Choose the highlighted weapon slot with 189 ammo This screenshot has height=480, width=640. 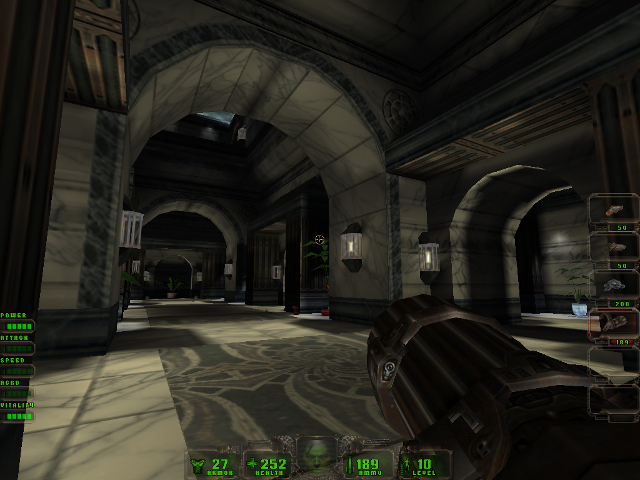(612, 326)
